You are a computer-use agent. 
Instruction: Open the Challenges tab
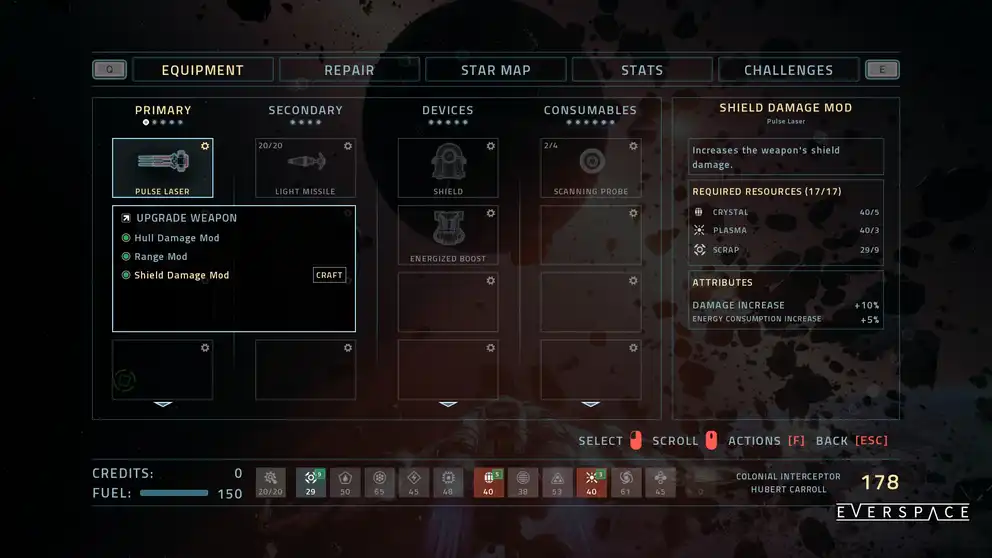tap(788, 70)
